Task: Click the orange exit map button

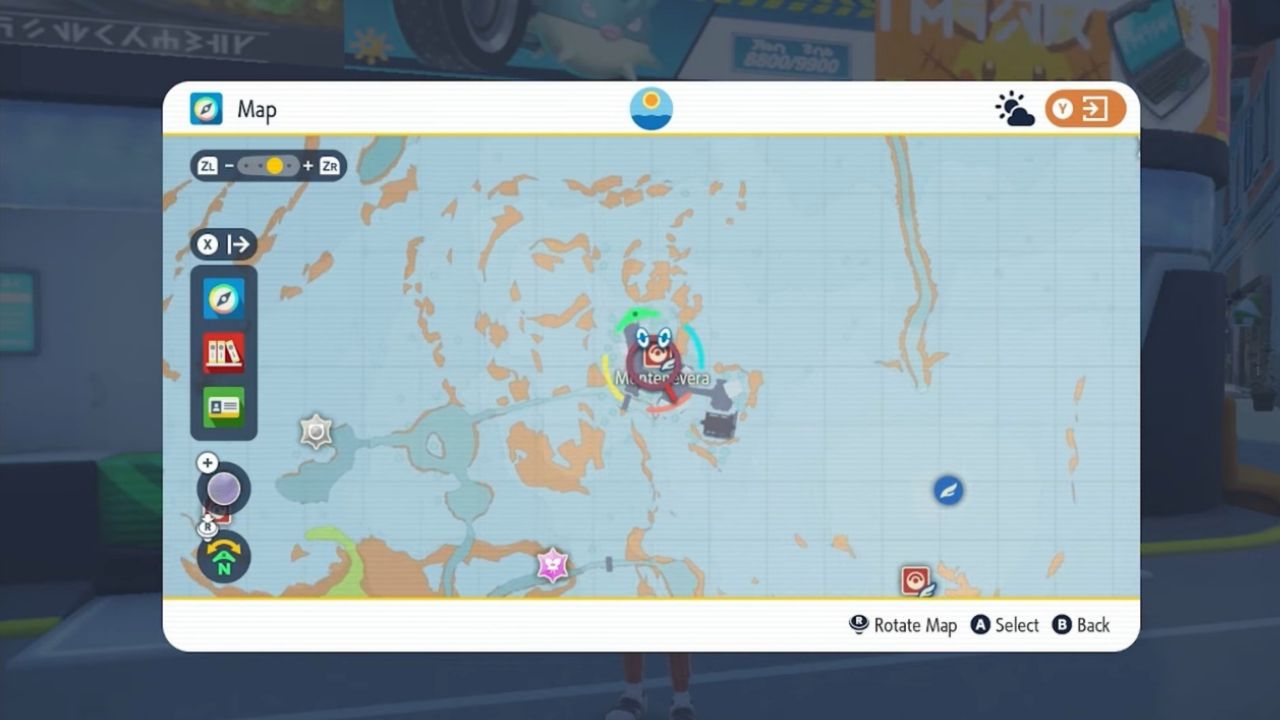Action: (1085, 109)
